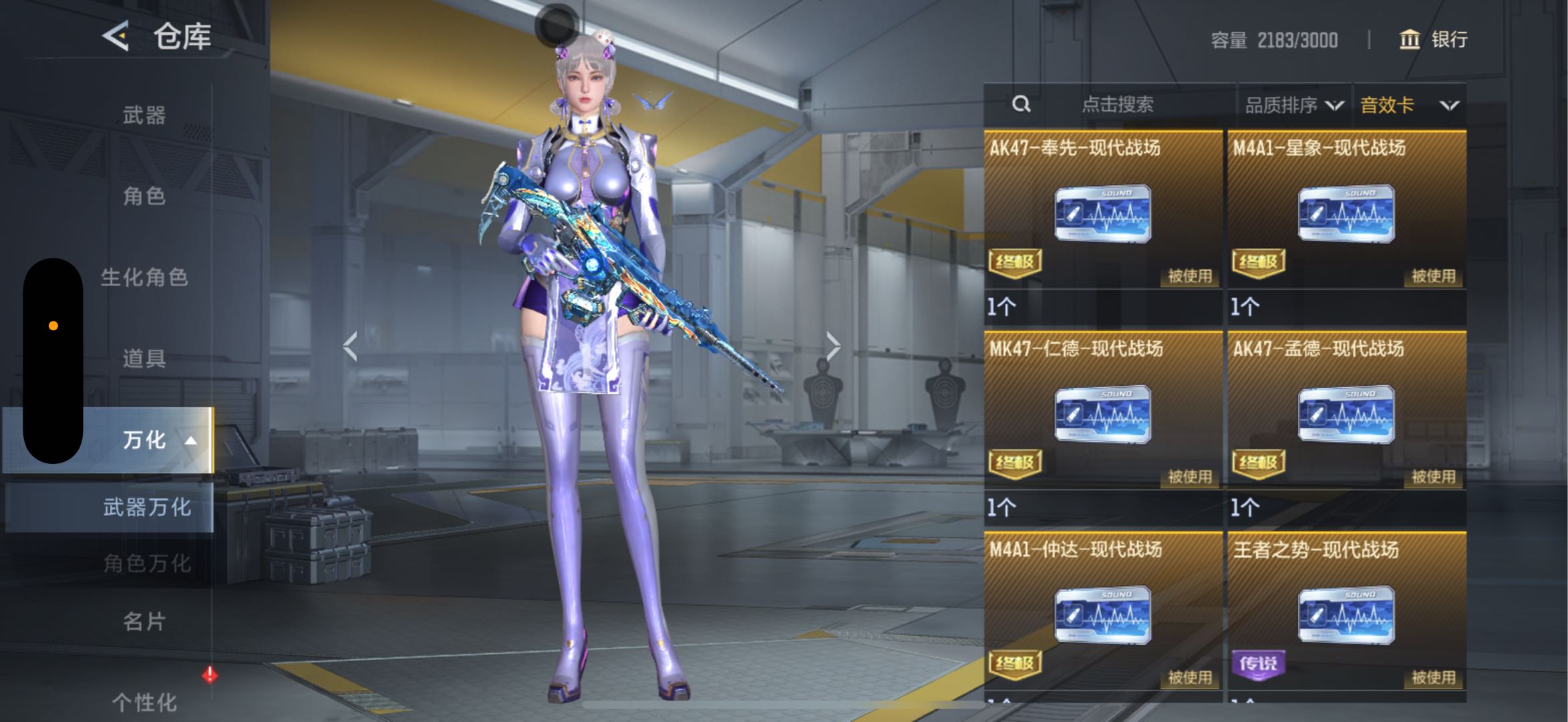Select the M4A1-星象-现代战场 sound card
The image size is (1568, 722).
(1346, 214)
